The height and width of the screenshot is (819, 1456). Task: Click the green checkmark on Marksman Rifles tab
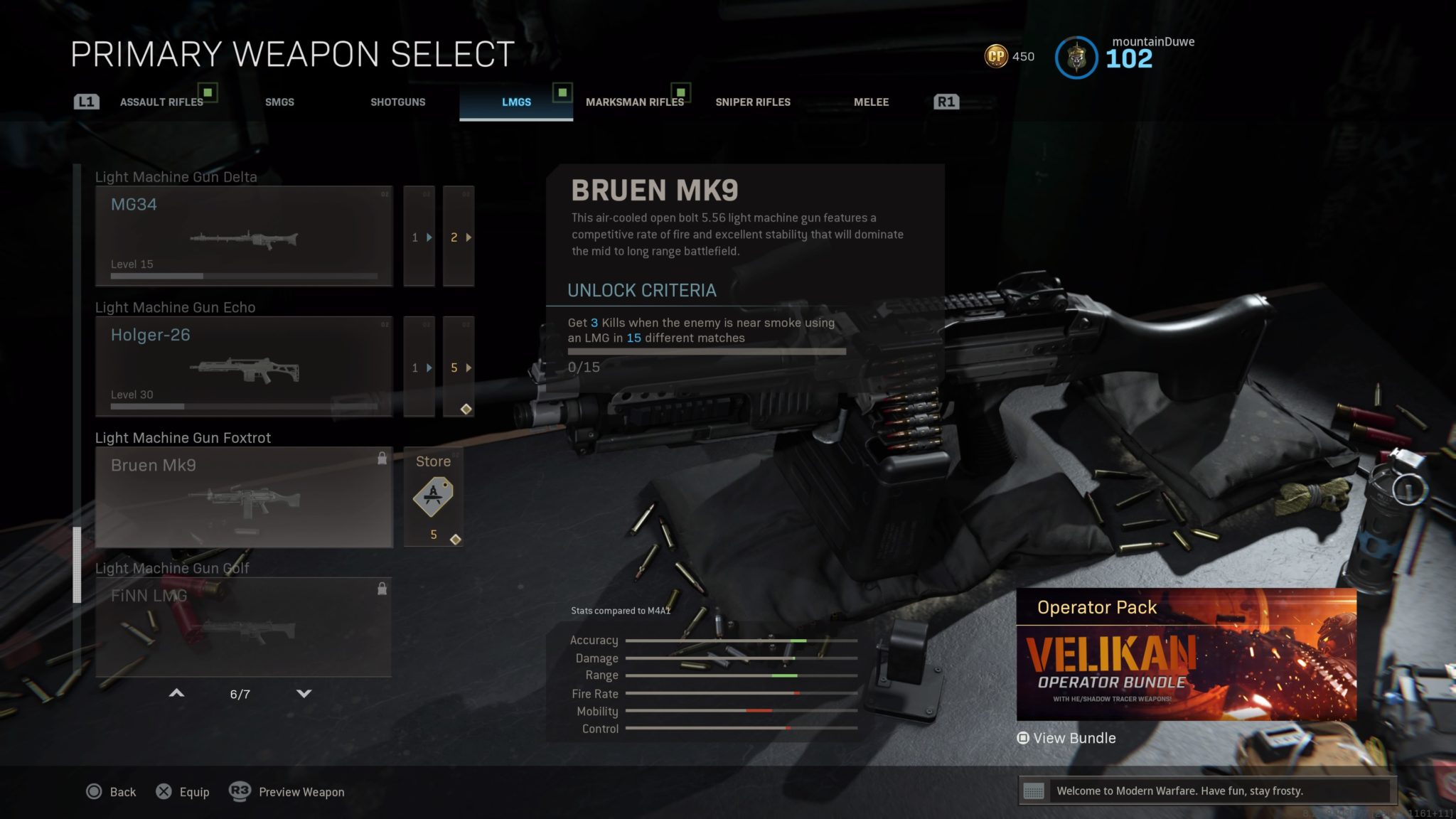pyautogui.click(x=680, y=92)
